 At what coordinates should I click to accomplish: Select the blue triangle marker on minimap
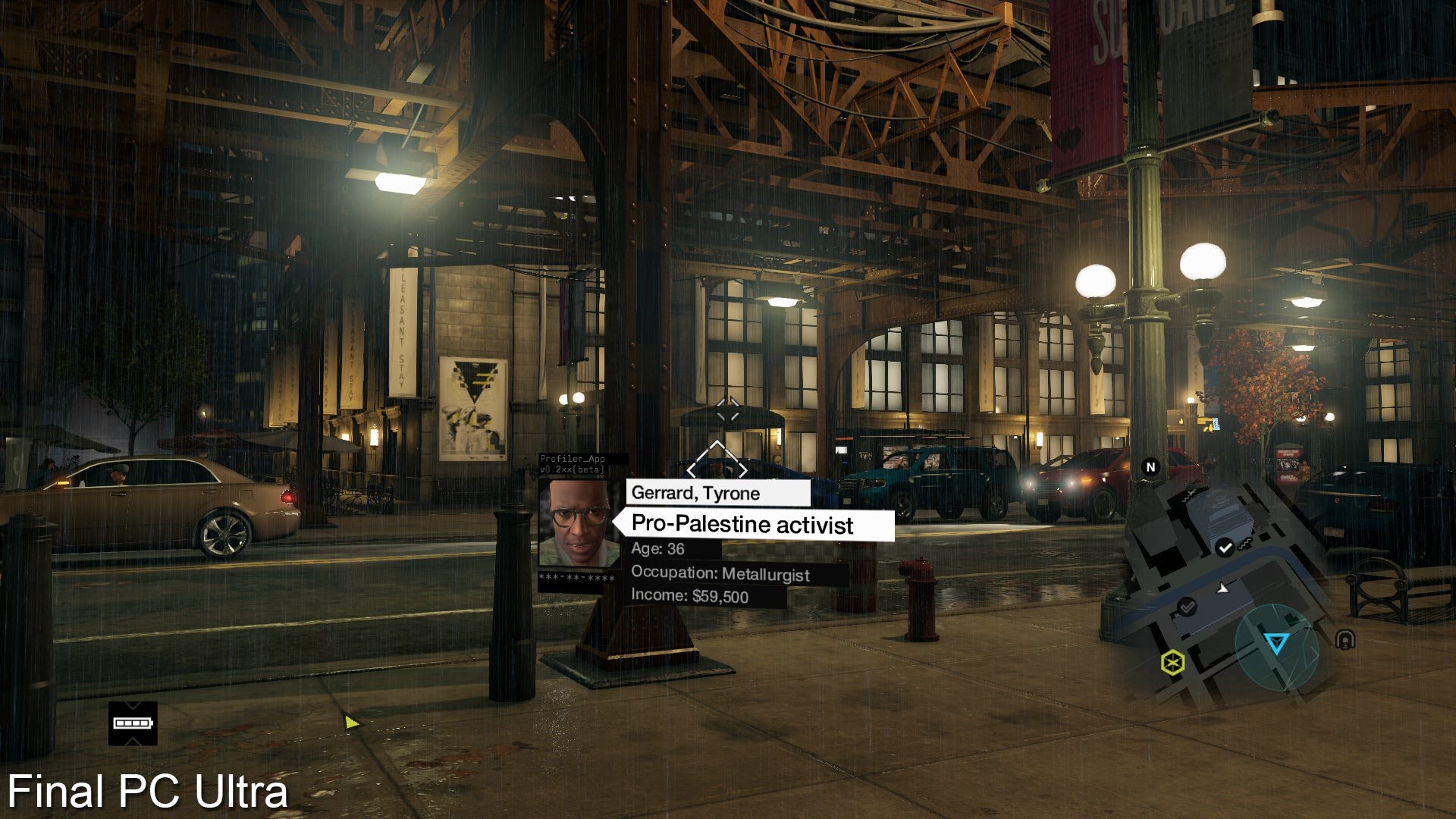(1276, 644)
